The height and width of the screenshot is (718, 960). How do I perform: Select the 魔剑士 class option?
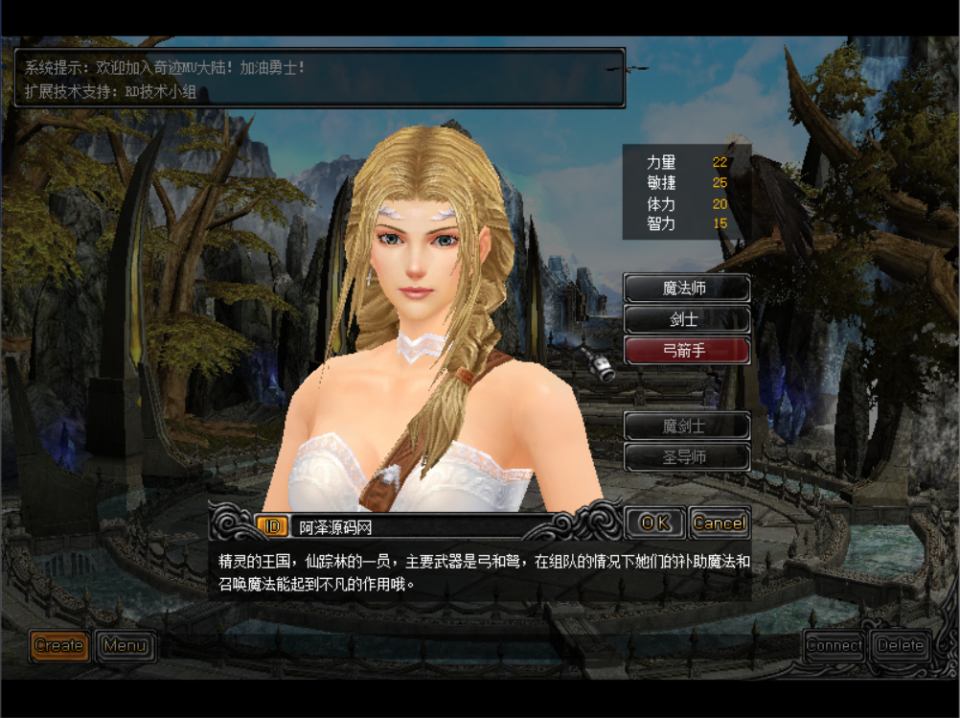686,426
